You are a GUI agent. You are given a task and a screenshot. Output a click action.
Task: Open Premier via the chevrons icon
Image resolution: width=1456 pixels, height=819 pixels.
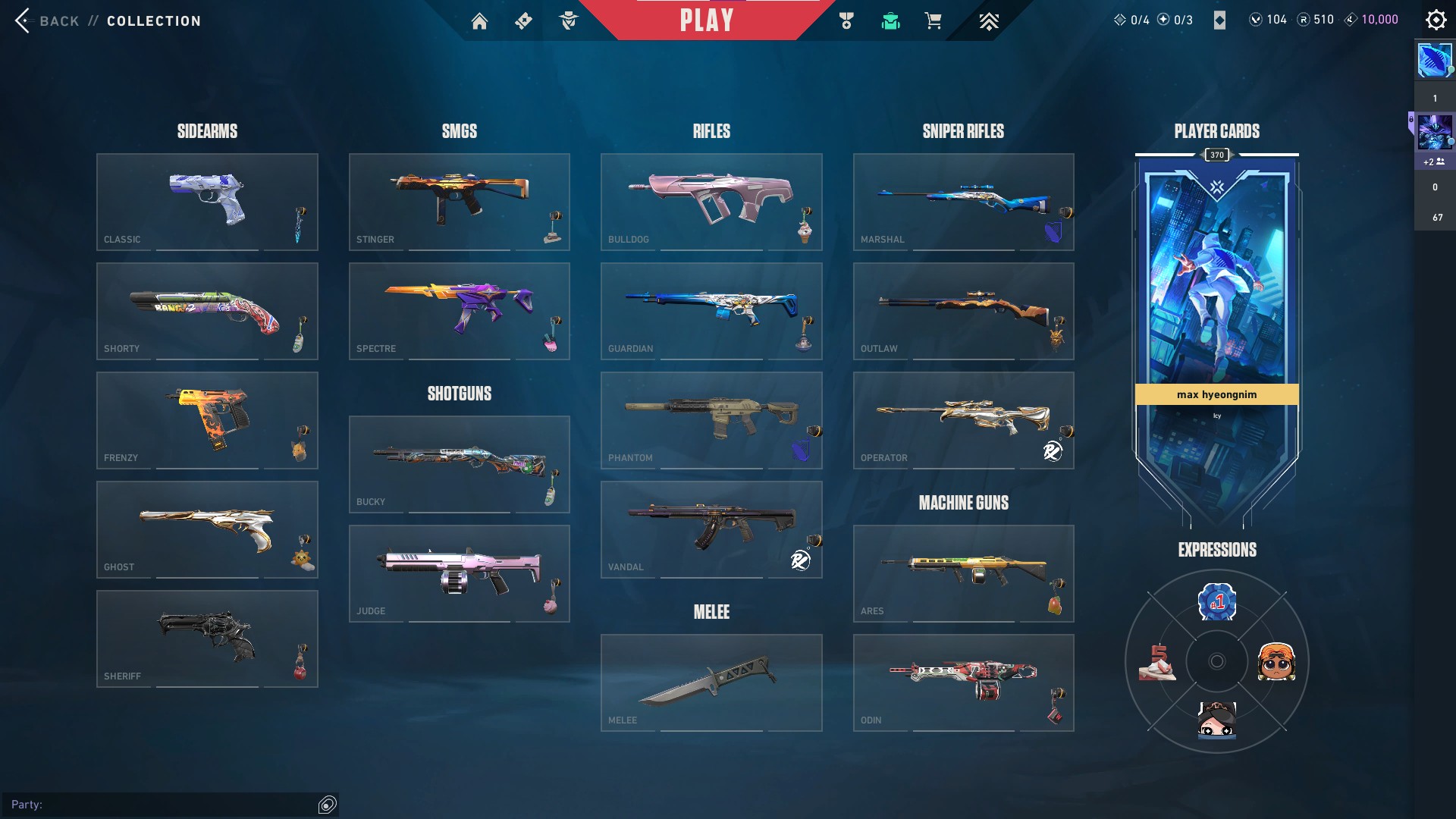(989, 20)
